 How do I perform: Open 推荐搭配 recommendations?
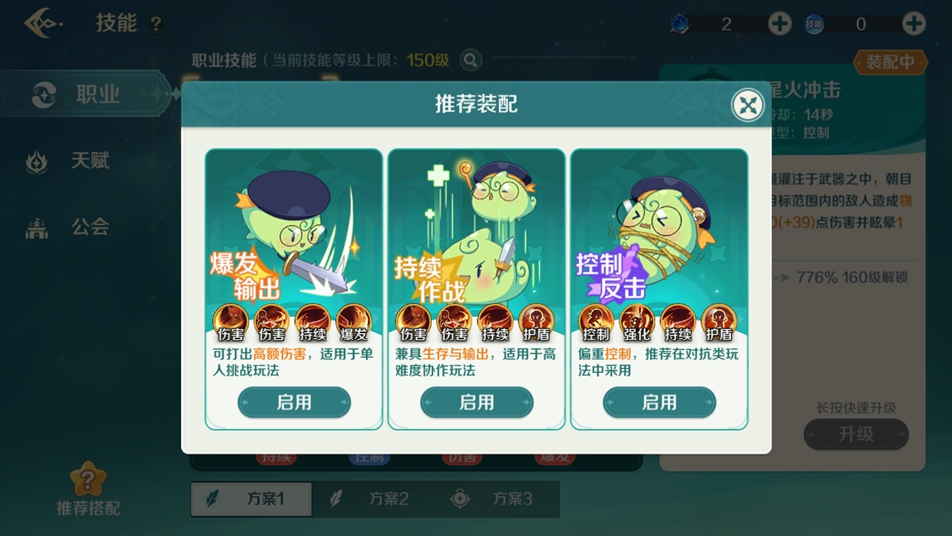pyautogui.click(x=87, y=490)
